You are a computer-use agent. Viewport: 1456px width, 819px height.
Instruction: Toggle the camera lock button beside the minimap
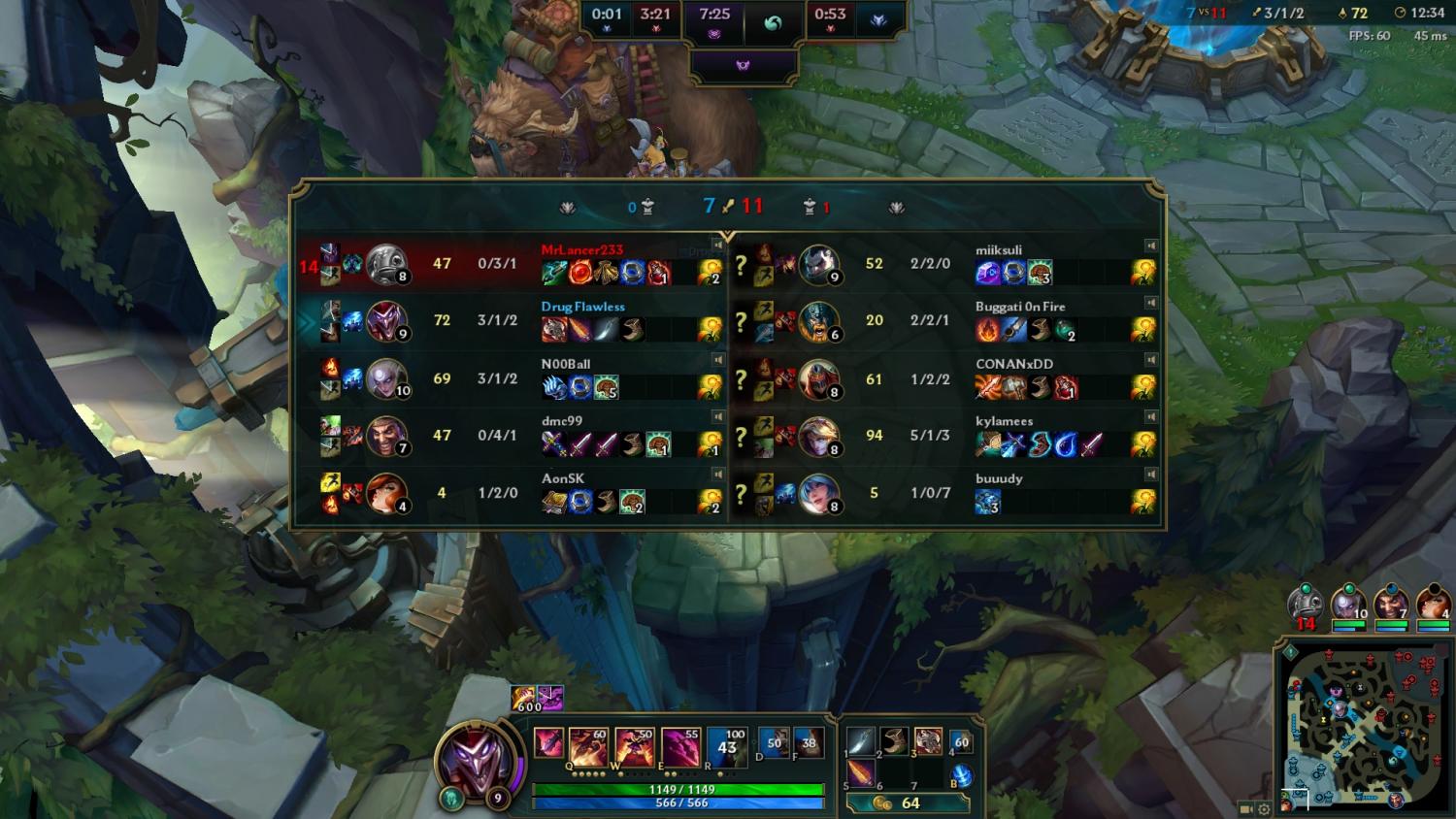pyautogui.click(x=1246, y=808)
